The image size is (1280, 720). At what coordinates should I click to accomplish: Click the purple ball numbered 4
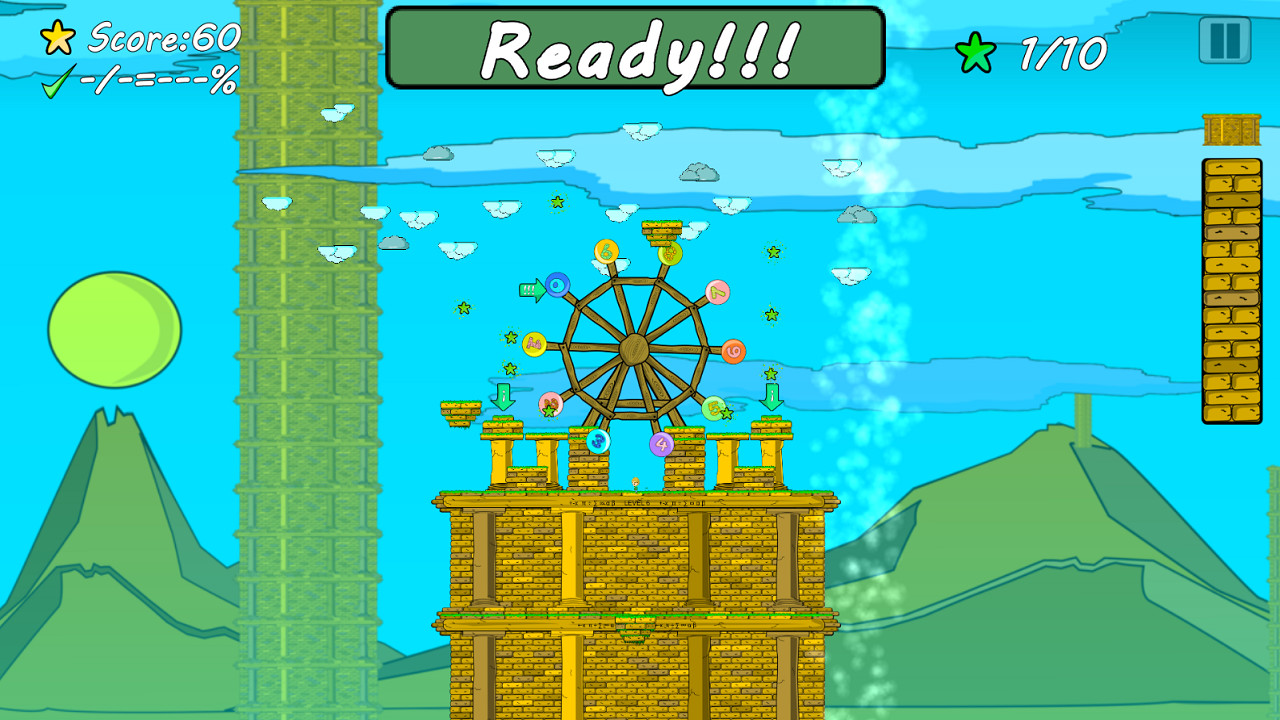click(662, 442)
